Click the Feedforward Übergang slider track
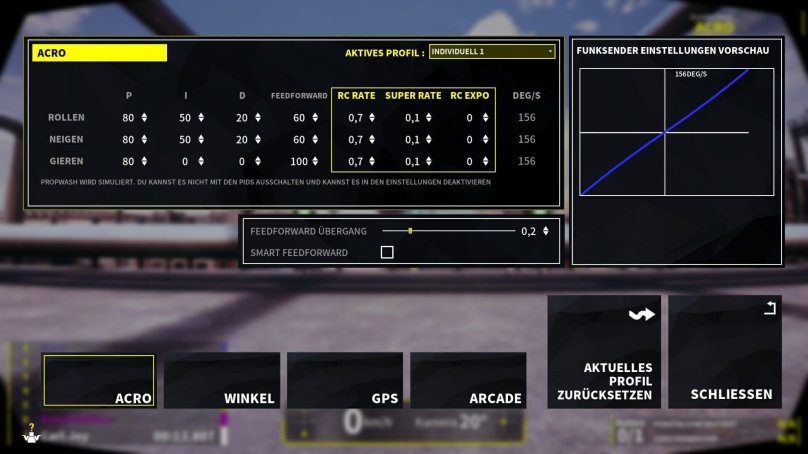The image size is (808, 454). click(448, 231)
